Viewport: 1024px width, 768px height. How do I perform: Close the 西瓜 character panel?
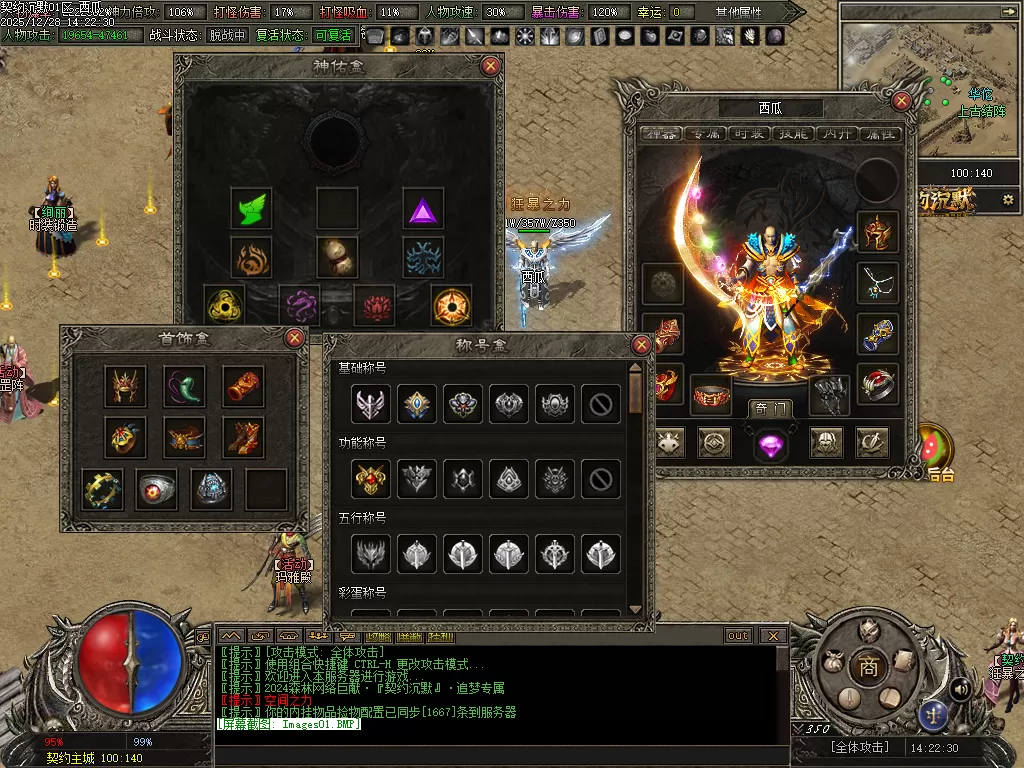coord(902,101)
